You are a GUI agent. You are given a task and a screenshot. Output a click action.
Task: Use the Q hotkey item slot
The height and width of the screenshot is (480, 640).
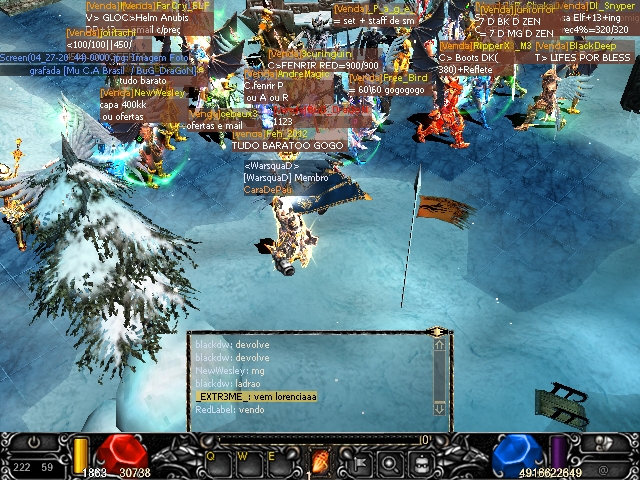coord(214,462)
